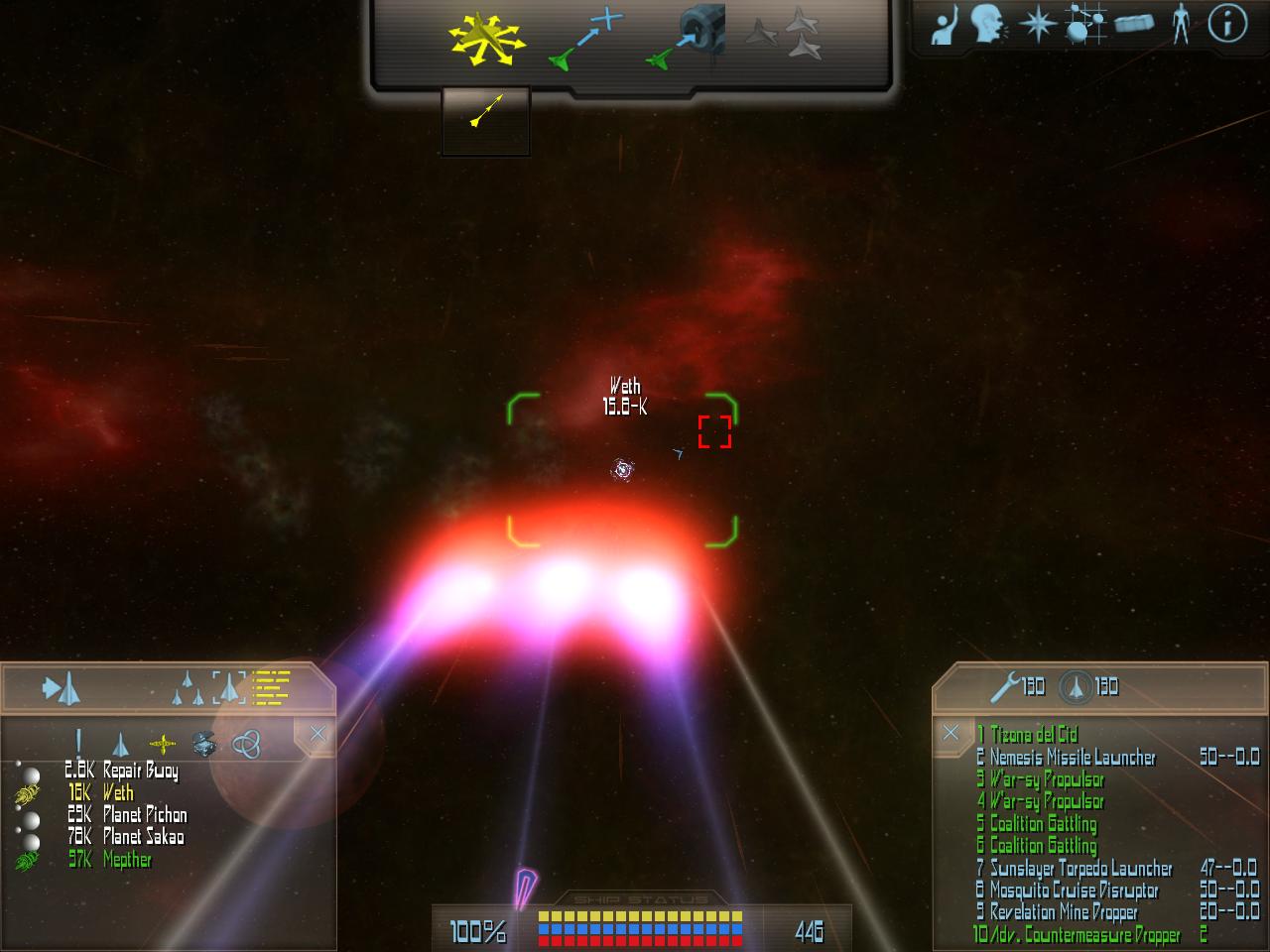Target Weth in the contact list
This screenshot has height=952, width=1270.
[117, 792]
